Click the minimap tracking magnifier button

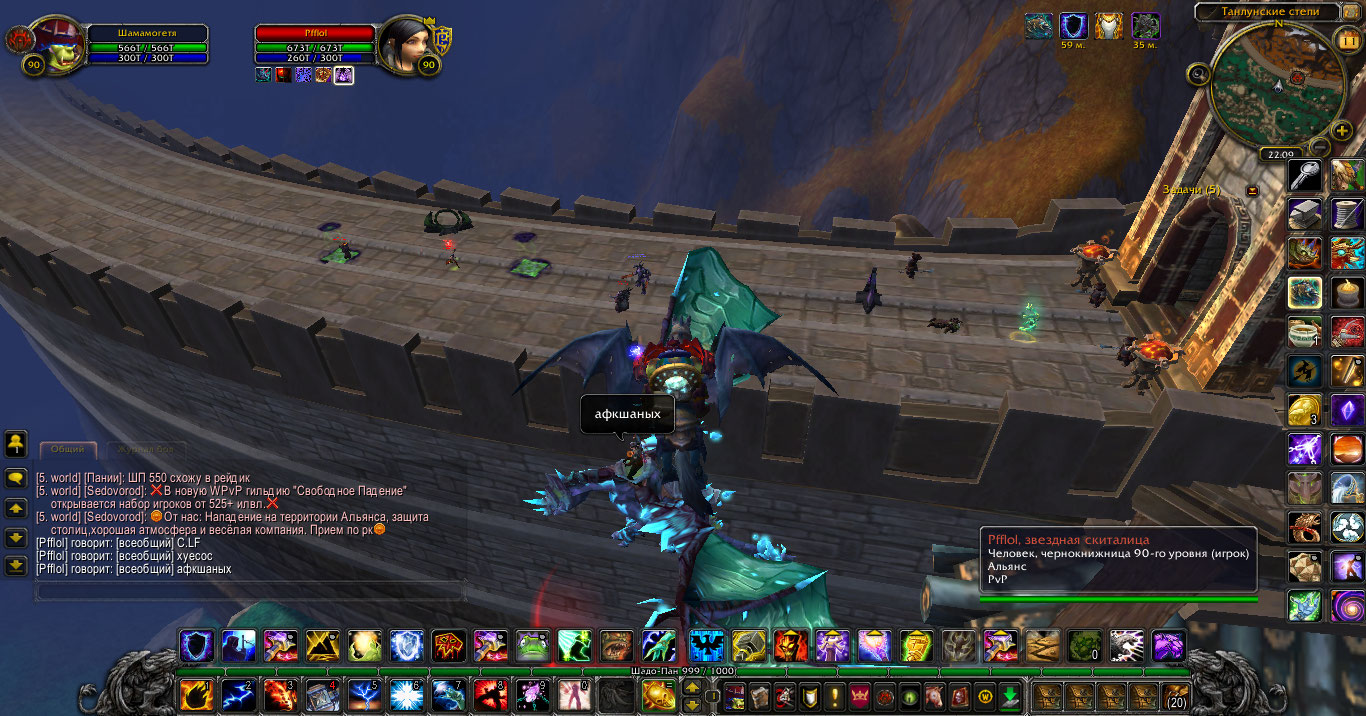point(1198,73)
